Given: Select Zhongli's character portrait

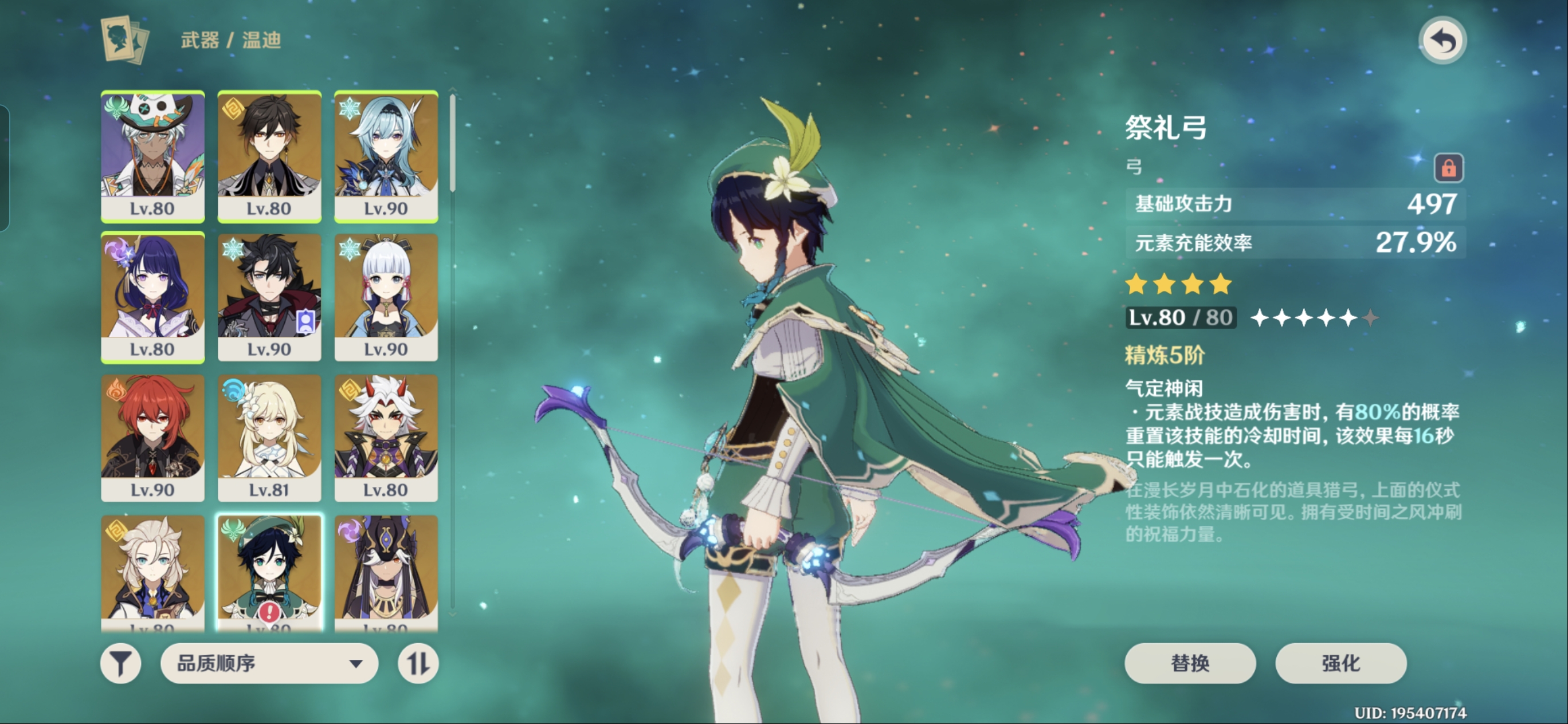Looking at the screenshot, I should [x=269, y=156].
